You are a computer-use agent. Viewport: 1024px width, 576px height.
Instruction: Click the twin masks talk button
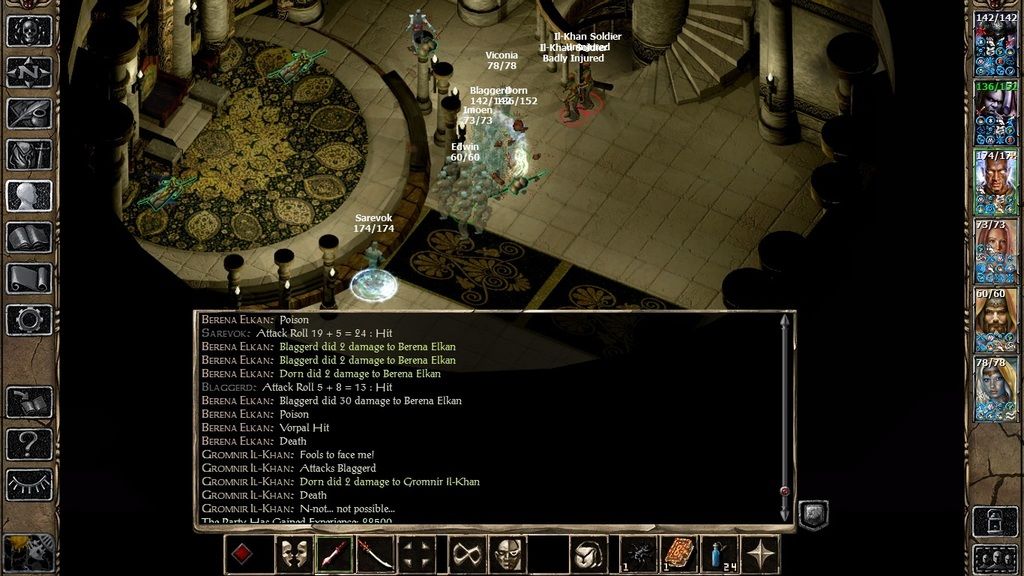tap(292, 554)
